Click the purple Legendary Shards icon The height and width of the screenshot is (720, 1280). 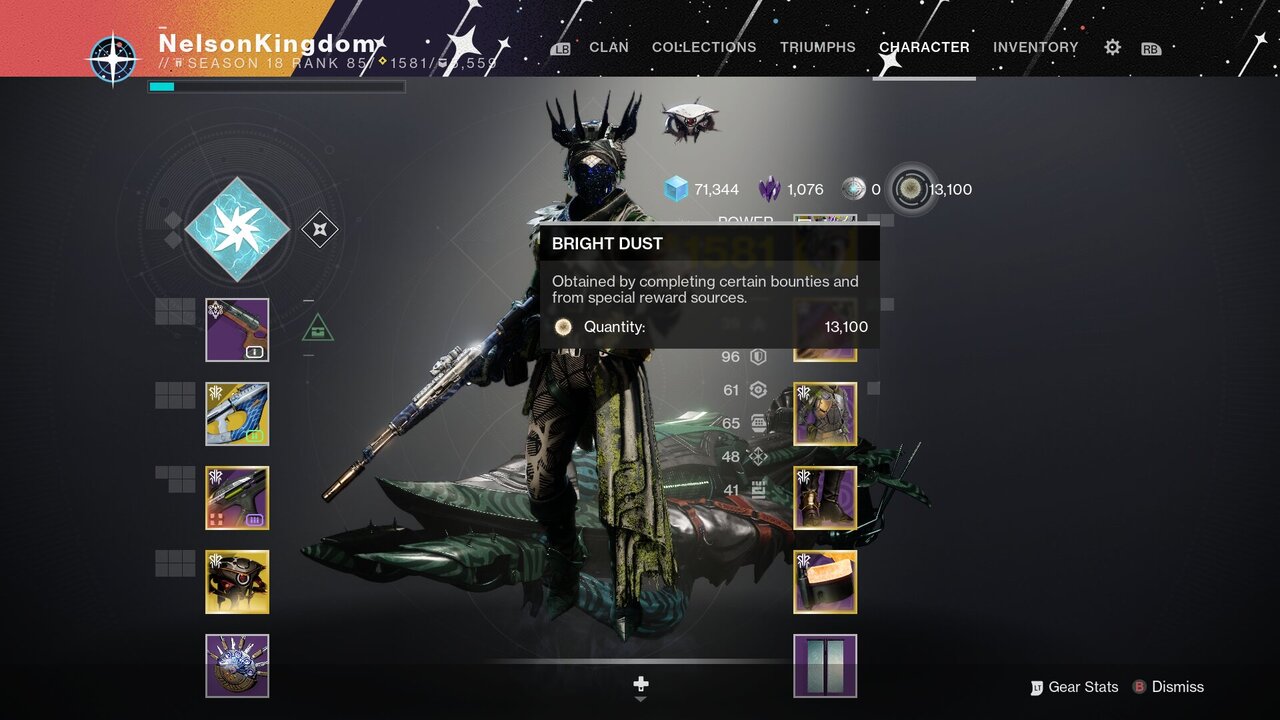[769, 189]
